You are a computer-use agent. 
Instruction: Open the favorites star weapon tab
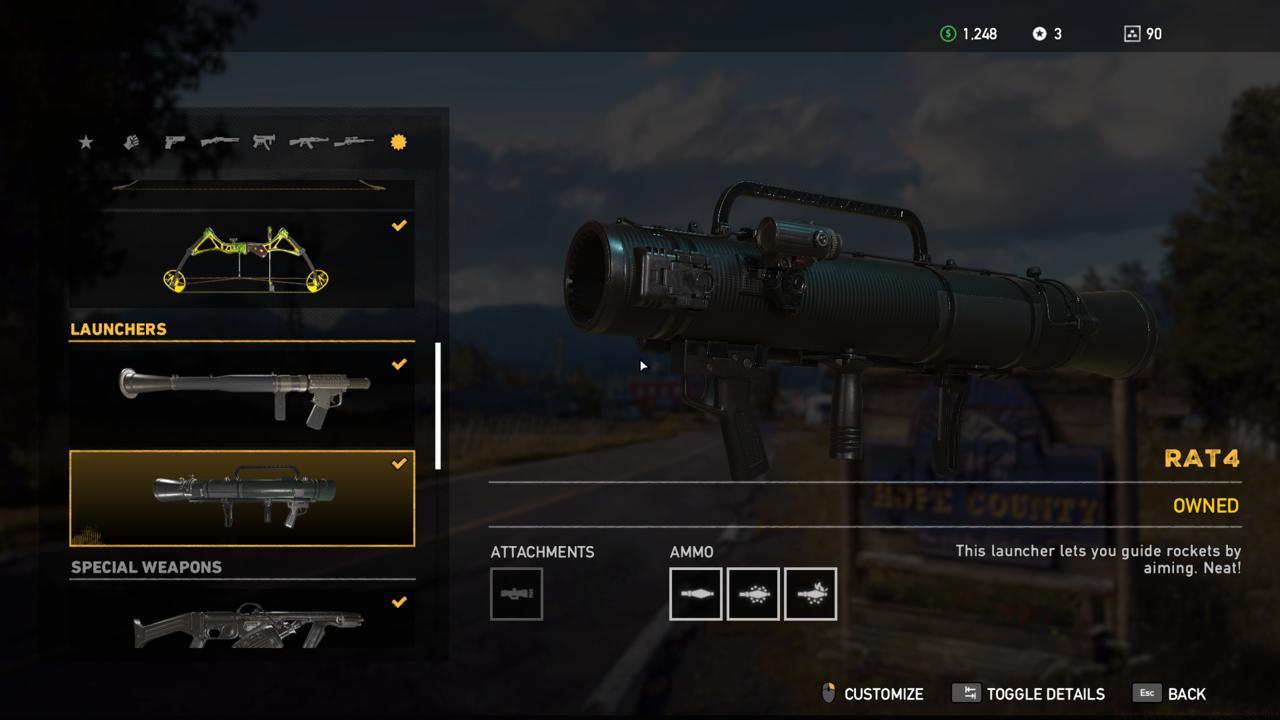point(86,142)
